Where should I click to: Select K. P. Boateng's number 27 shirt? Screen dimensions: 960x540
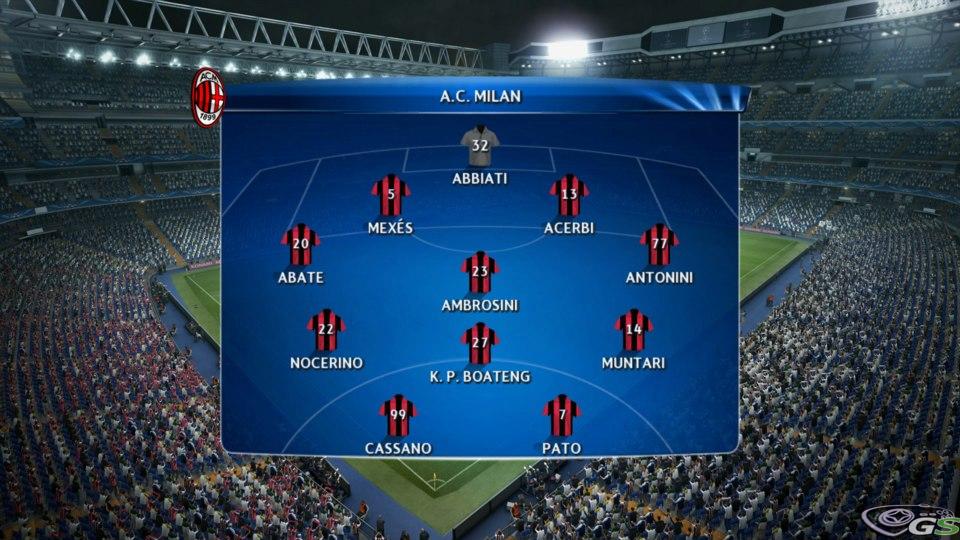(480, 344)
